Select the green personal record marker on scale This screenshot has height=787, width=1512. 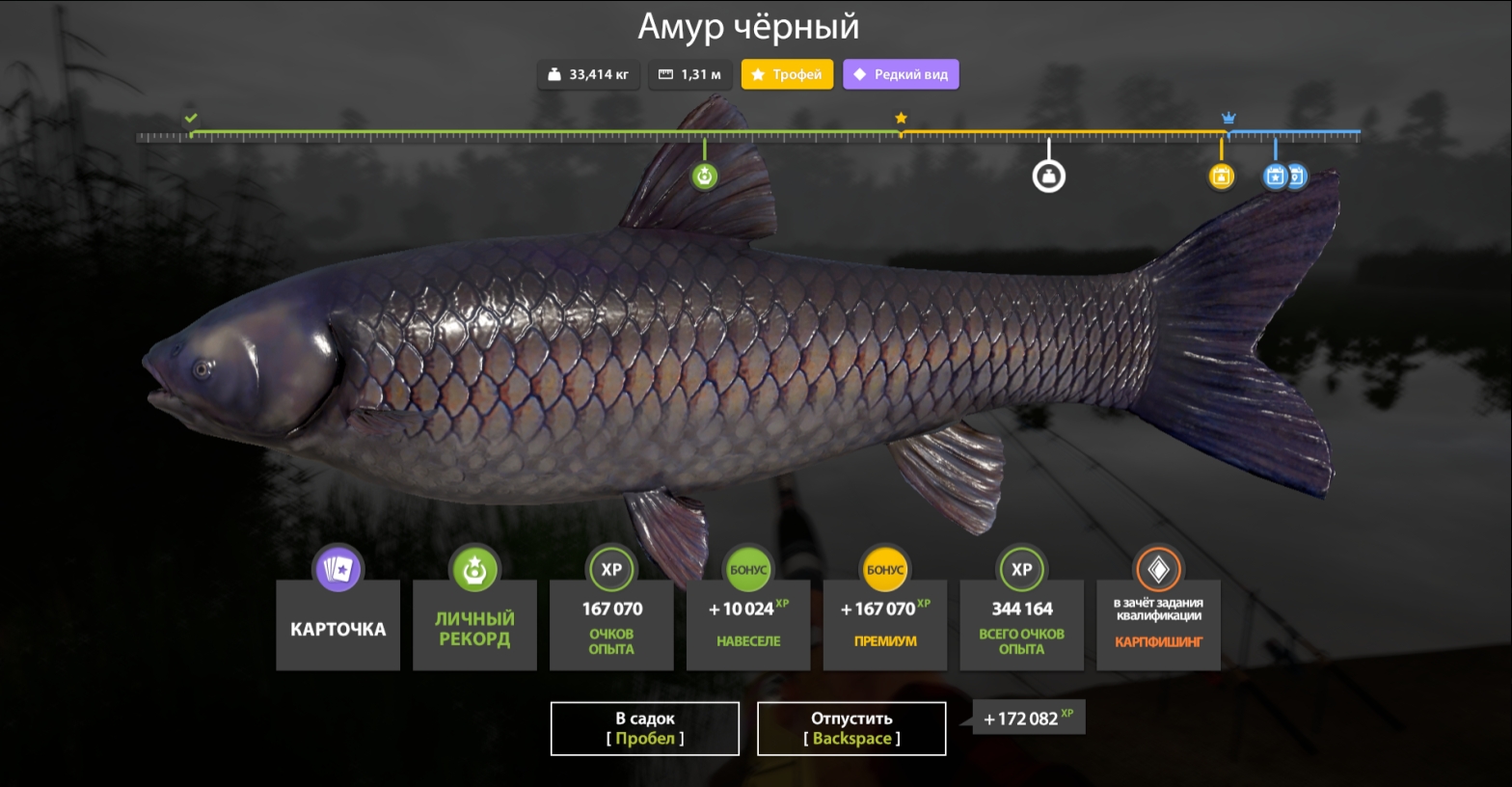(x=705, y=176)
